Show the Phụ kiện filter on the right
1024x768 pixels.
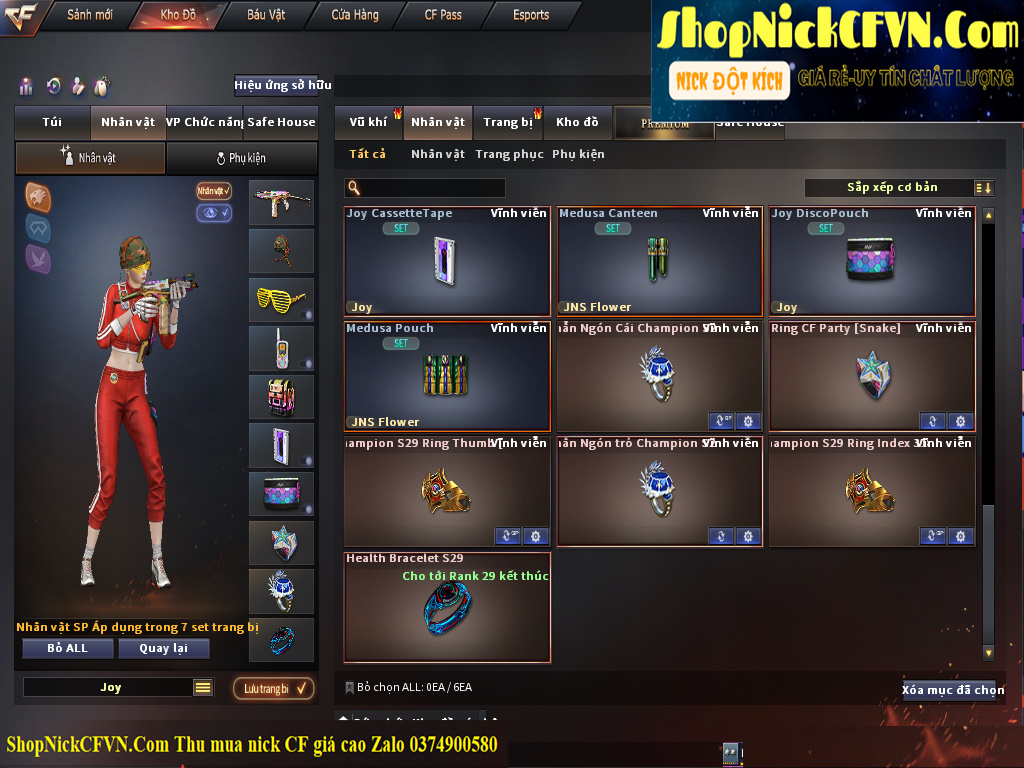[x=578, y=154]
